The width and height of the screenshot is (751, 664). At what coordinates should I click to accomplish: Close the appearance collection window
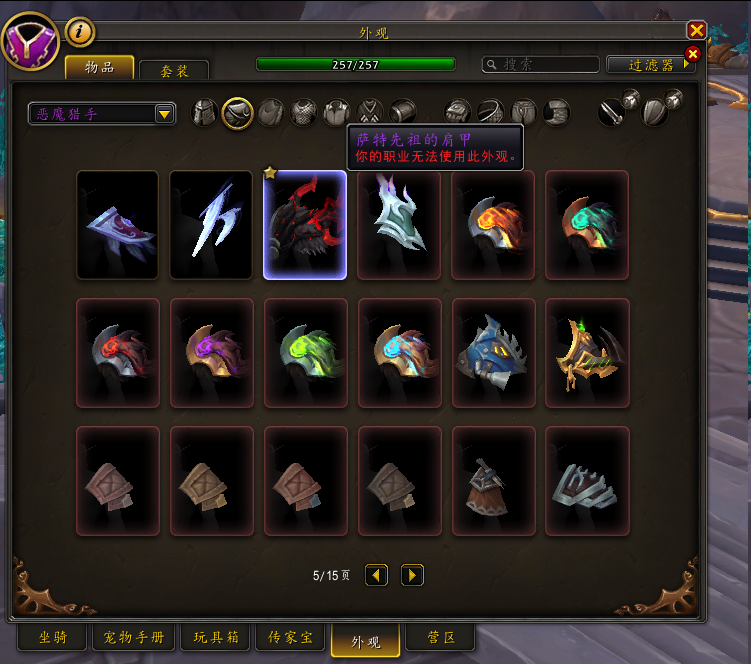click(697, 31)
